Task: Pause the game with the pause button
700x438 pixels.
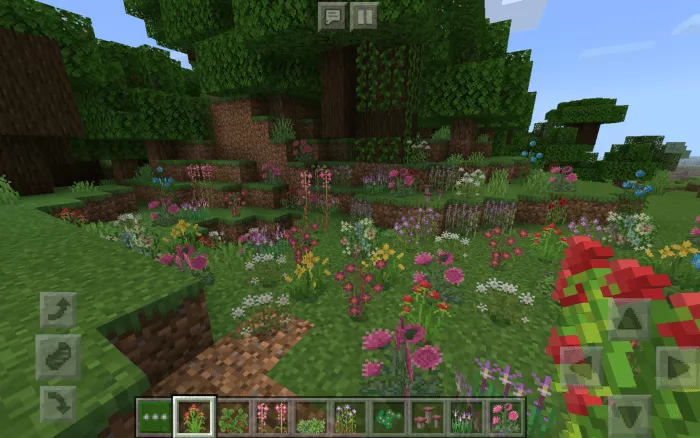Action: click(x=363, y=15)
